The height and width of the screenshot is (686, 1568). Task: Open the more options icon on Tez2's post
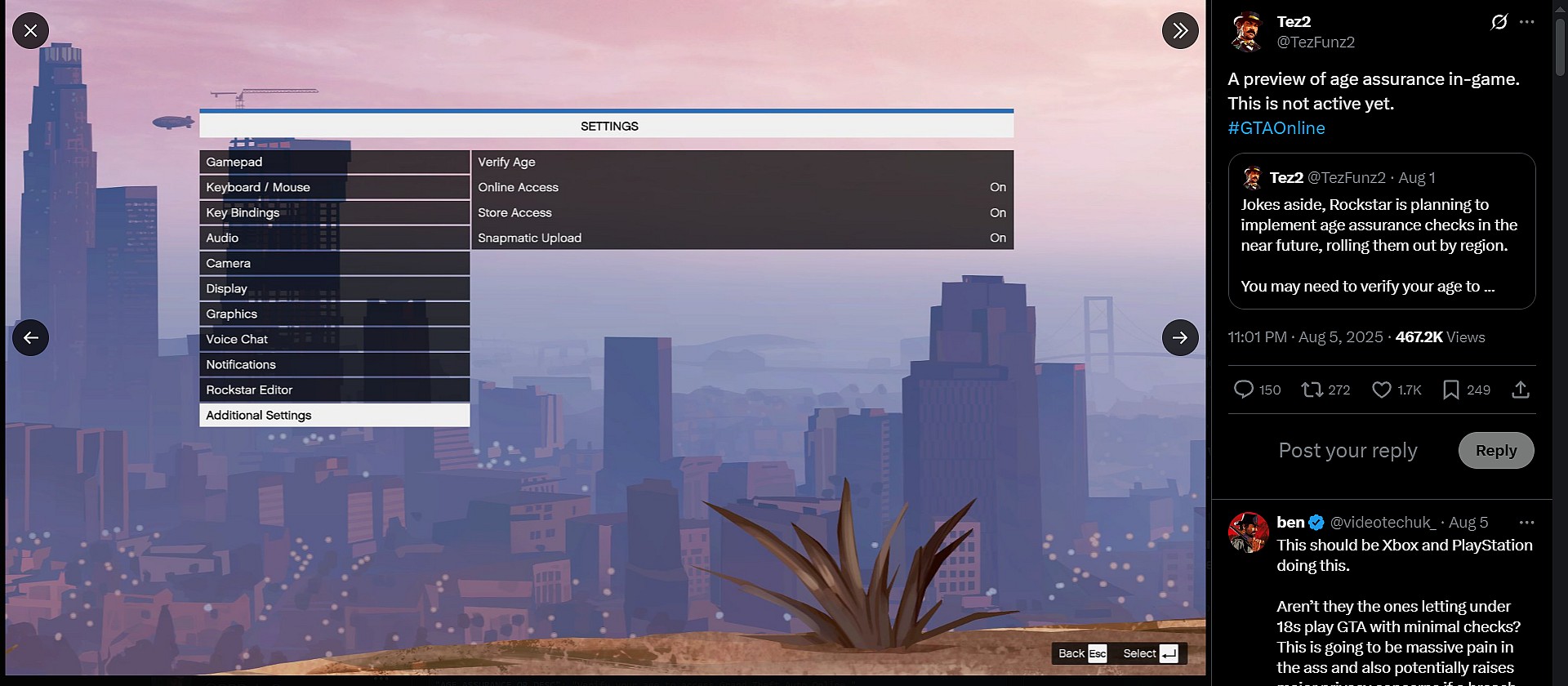tap(1529, 21)
